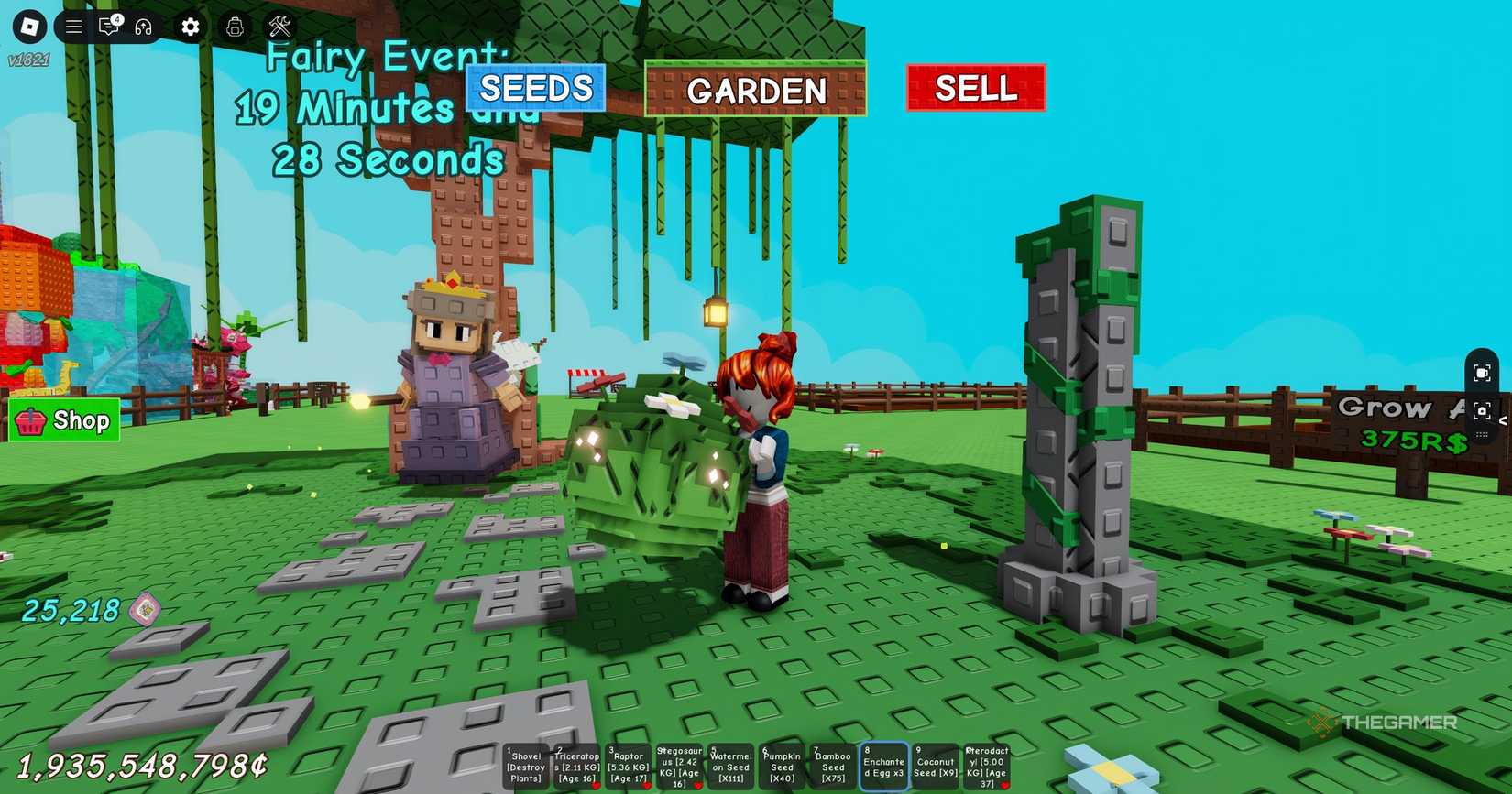The image size is (1512, 794).
Task: Open chat with 4 unread messages
Action: pyautogui.click(x=109, y=27)
